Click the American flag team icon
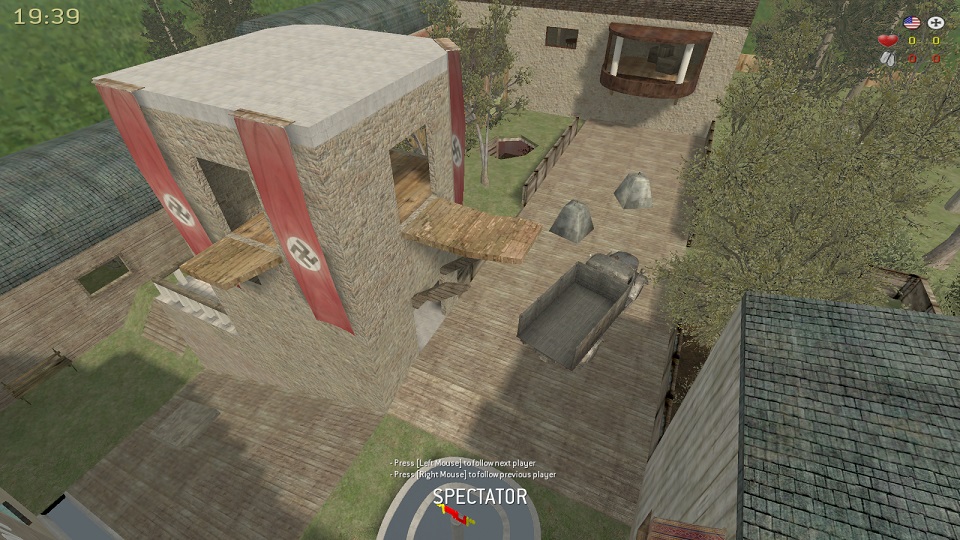Viewport: 960px width, 540px height. (911, 22)
